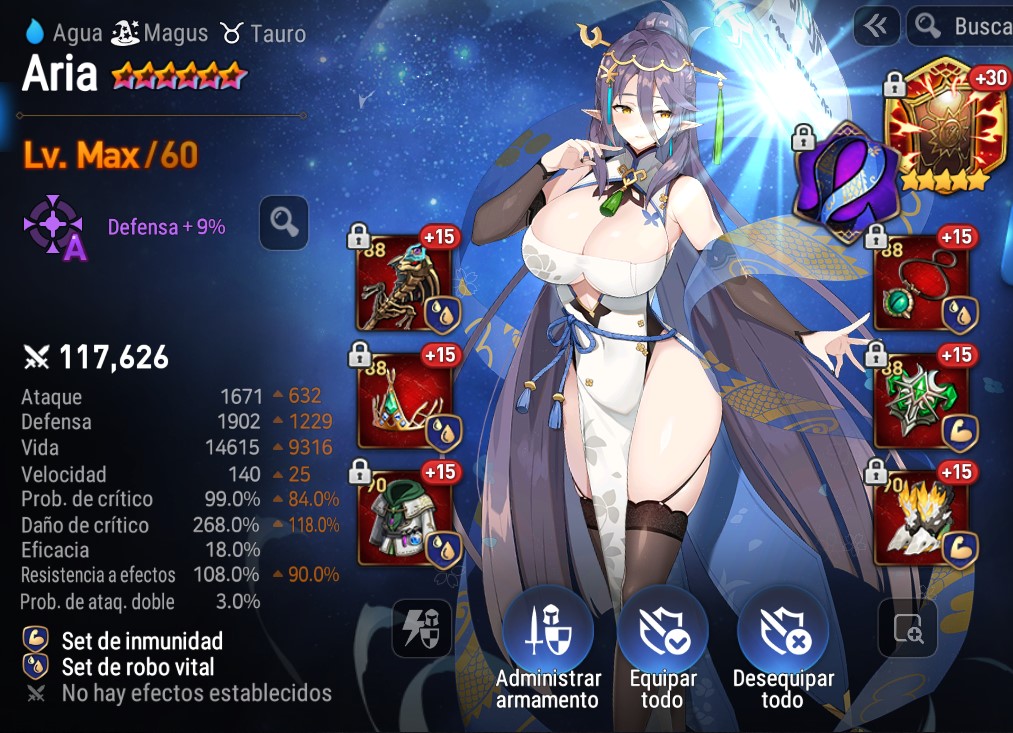
Task: Click the double-arrow collapse button
Action: [876, 27]
